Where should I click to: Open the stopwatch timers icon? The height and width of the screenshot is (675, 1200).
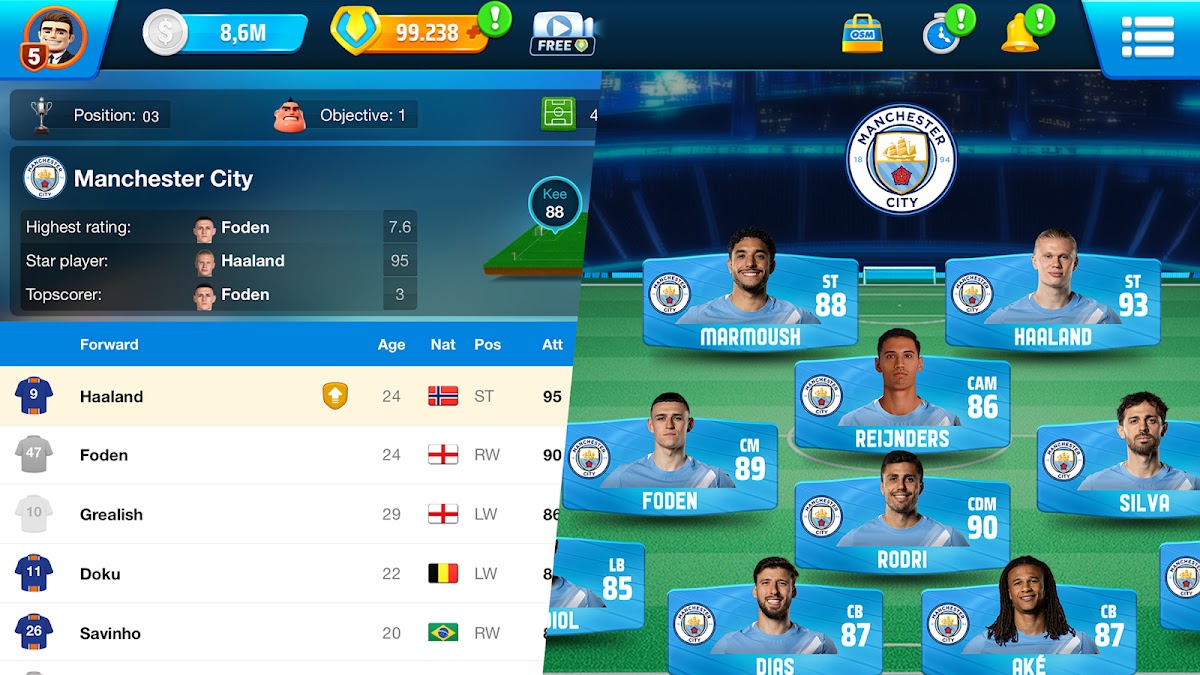pyautogui.click(x=941, y=34)
